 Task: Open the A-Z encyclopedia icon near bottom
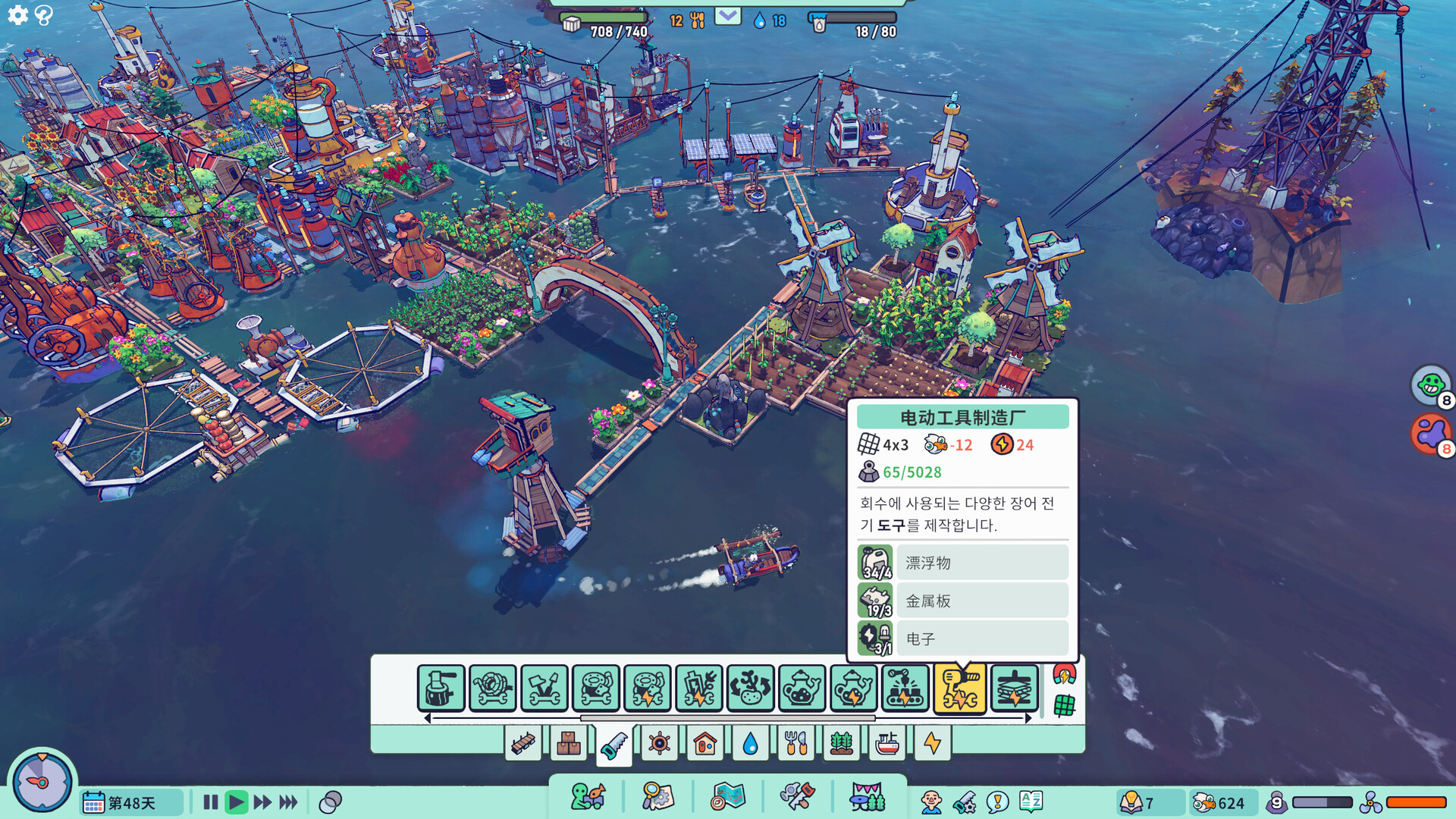1031,801
